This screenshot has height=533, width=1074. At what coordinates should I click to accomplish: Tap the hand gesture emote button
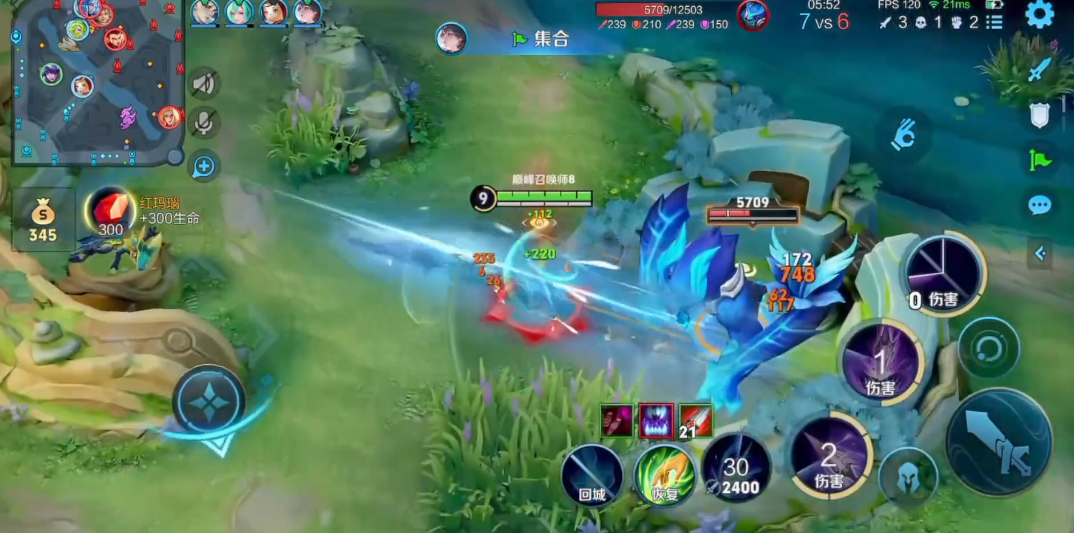coord(904,135)
